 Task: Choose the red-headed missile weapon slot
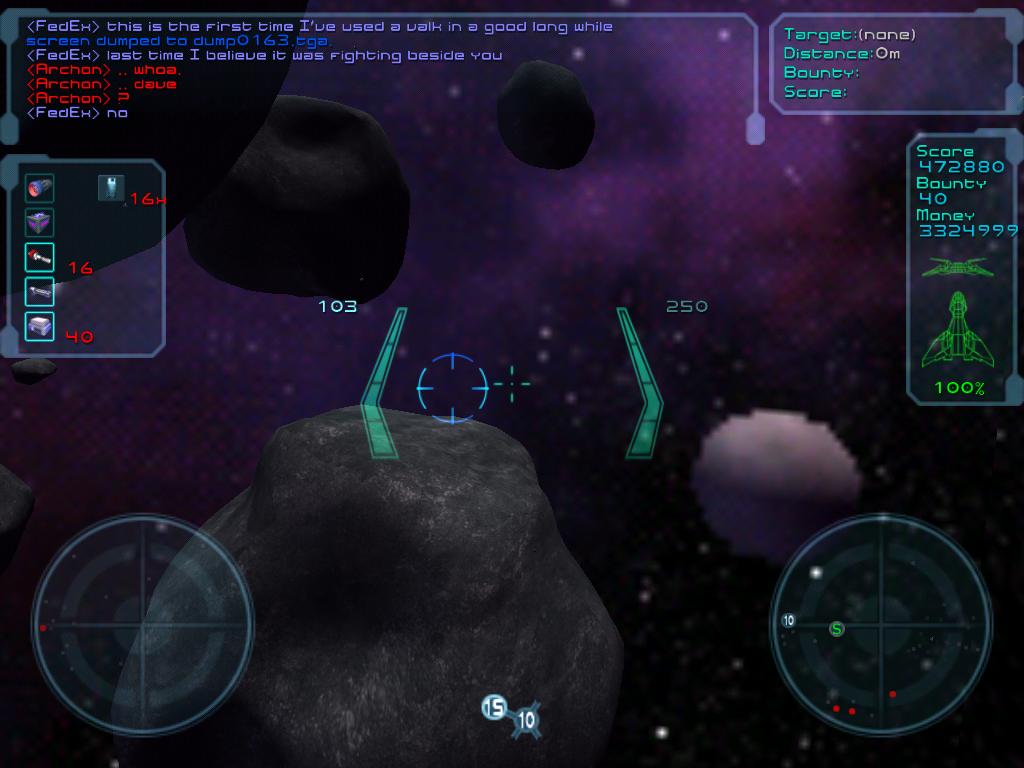coord(40,257)
